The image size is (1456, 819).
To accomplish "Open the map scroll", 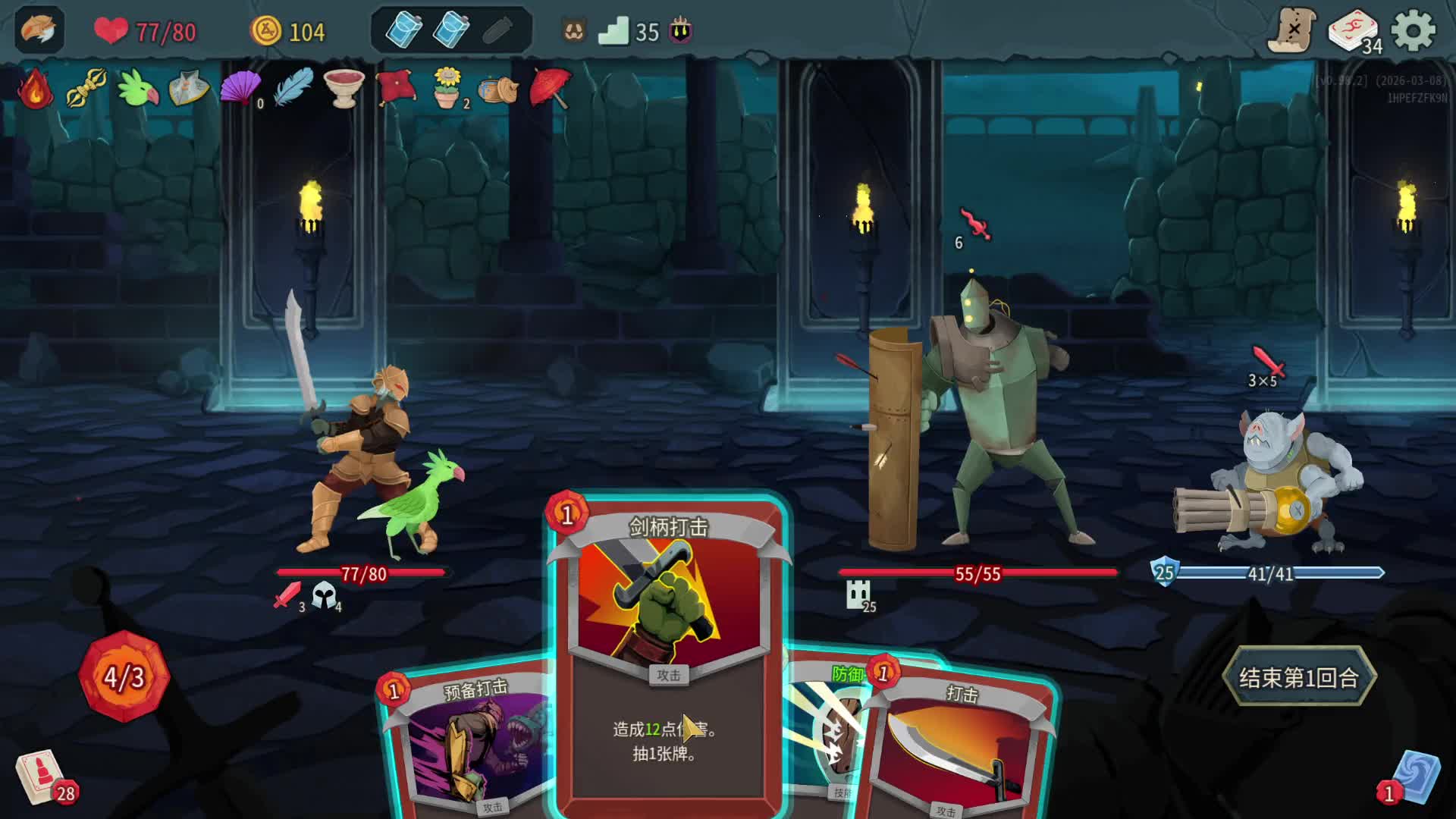I will click(x=1292, y=31).
